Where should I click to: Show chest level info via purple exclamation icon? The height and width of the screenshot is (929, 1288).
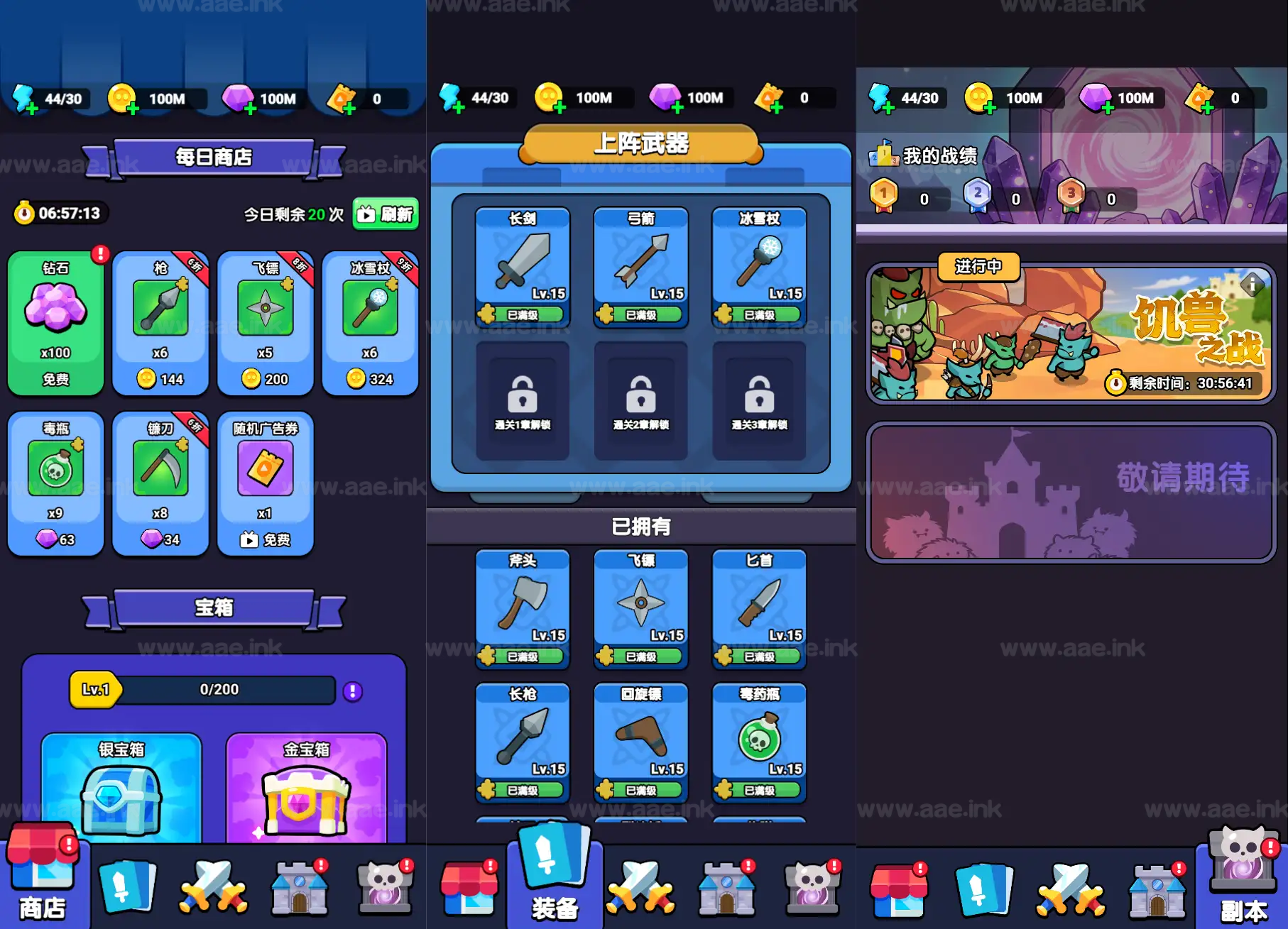[353, 691]
